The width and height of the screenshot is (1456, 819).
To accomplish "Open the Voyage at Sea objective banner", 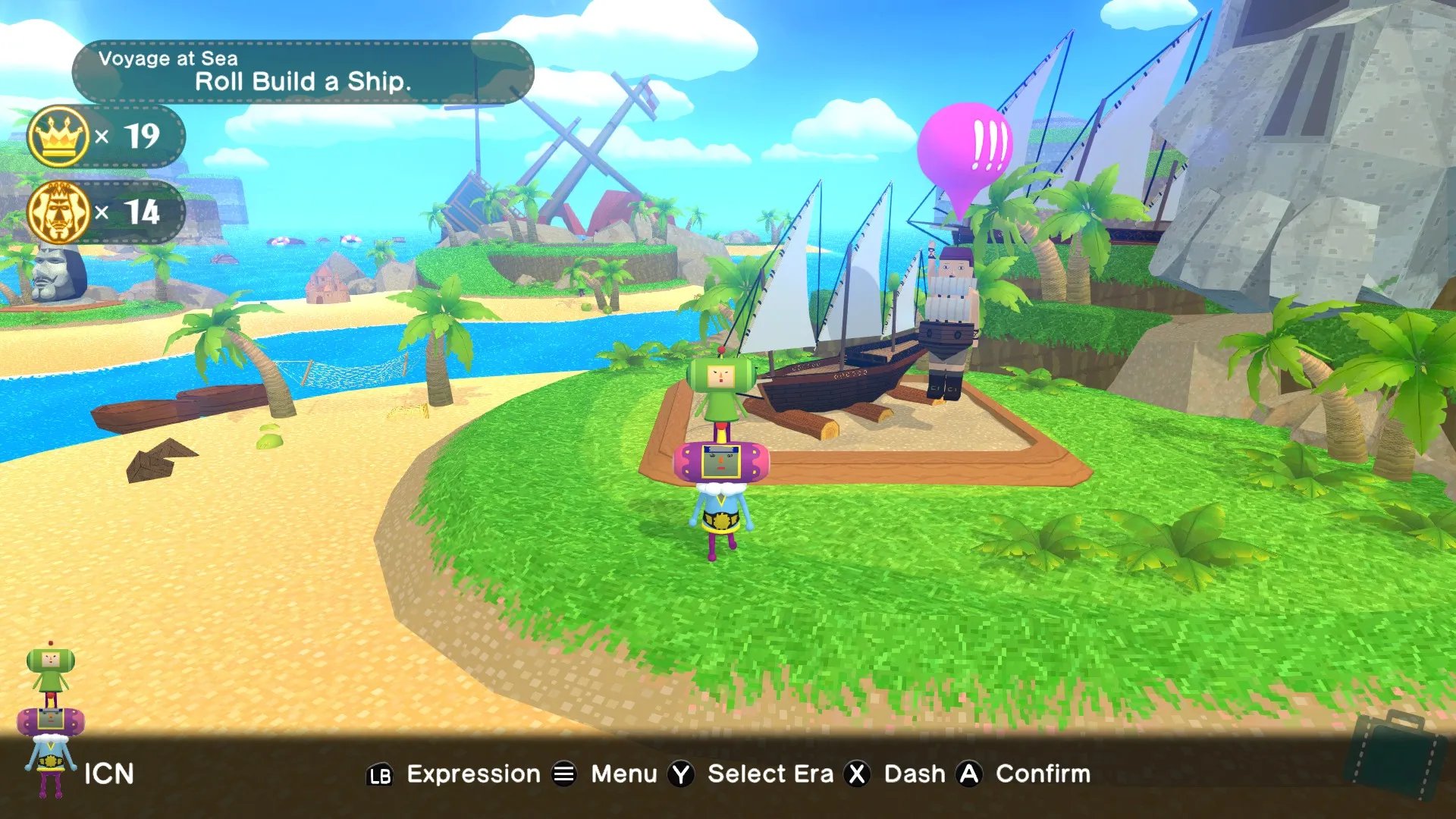I will tap(303, 72).
